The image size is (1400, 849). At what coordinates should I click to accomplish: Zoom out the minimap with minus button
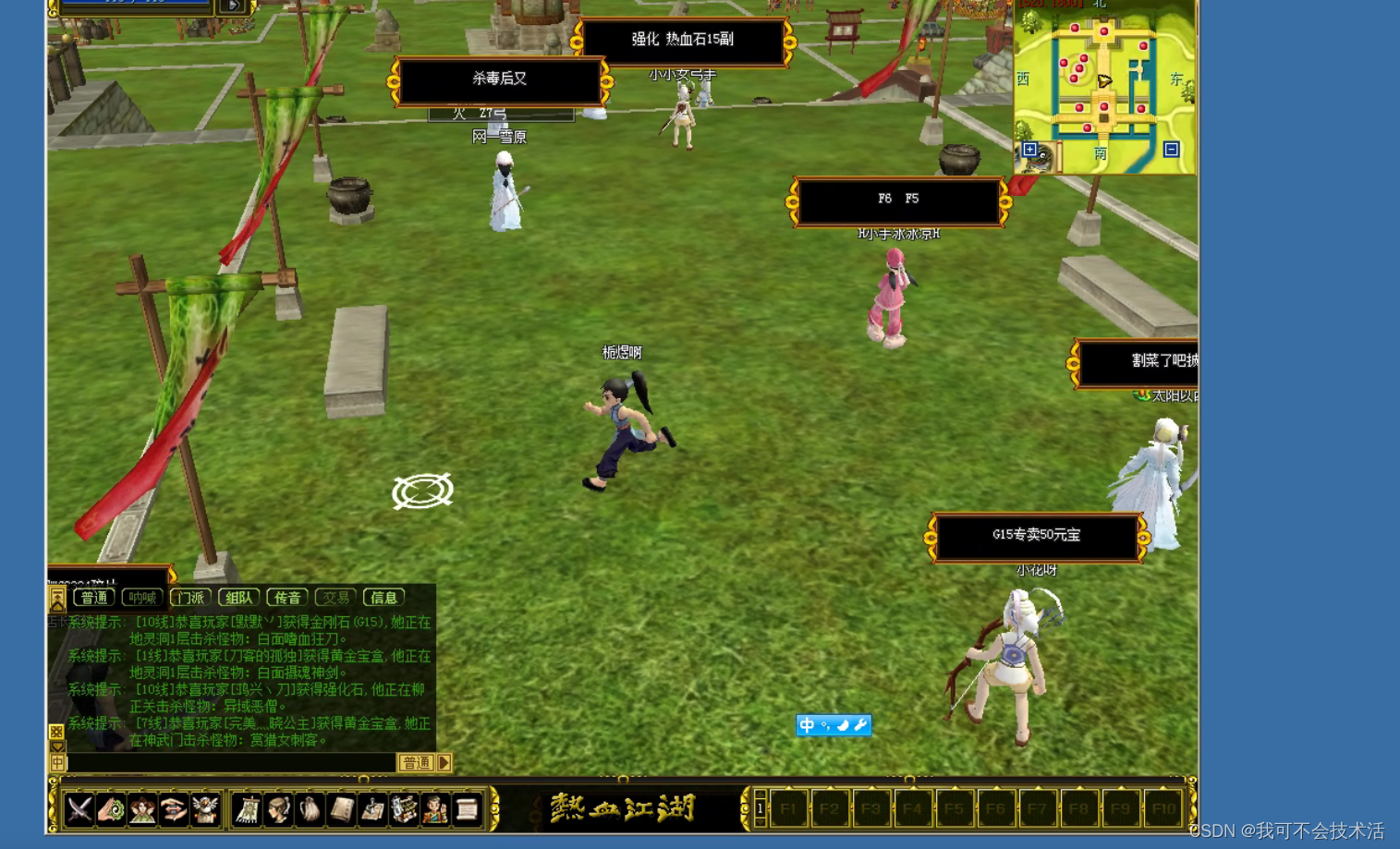click(x=1171, y=150)
